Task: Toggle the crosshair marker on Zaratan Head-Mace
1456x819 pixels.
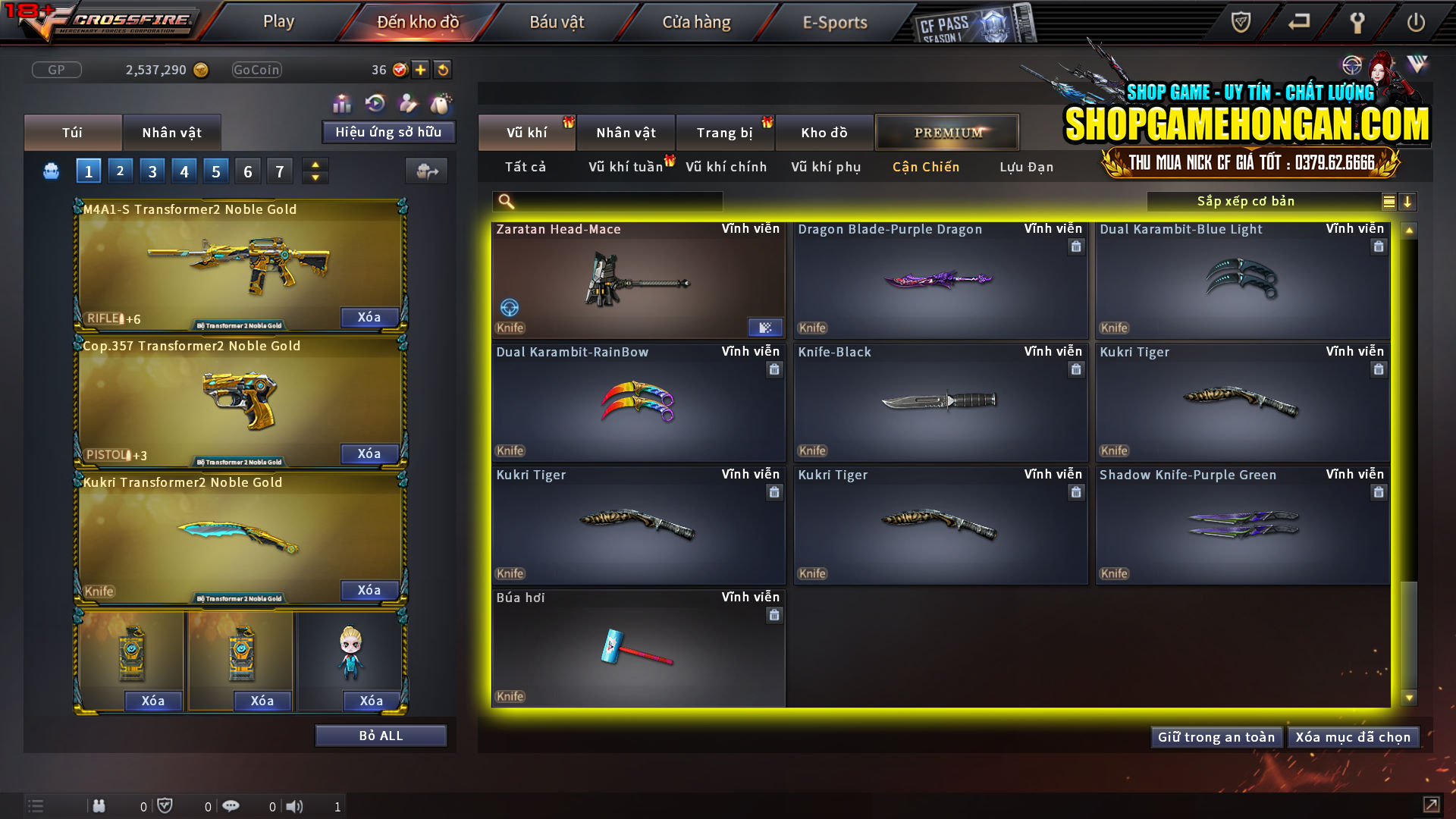Action: click(x=511, y=308)
